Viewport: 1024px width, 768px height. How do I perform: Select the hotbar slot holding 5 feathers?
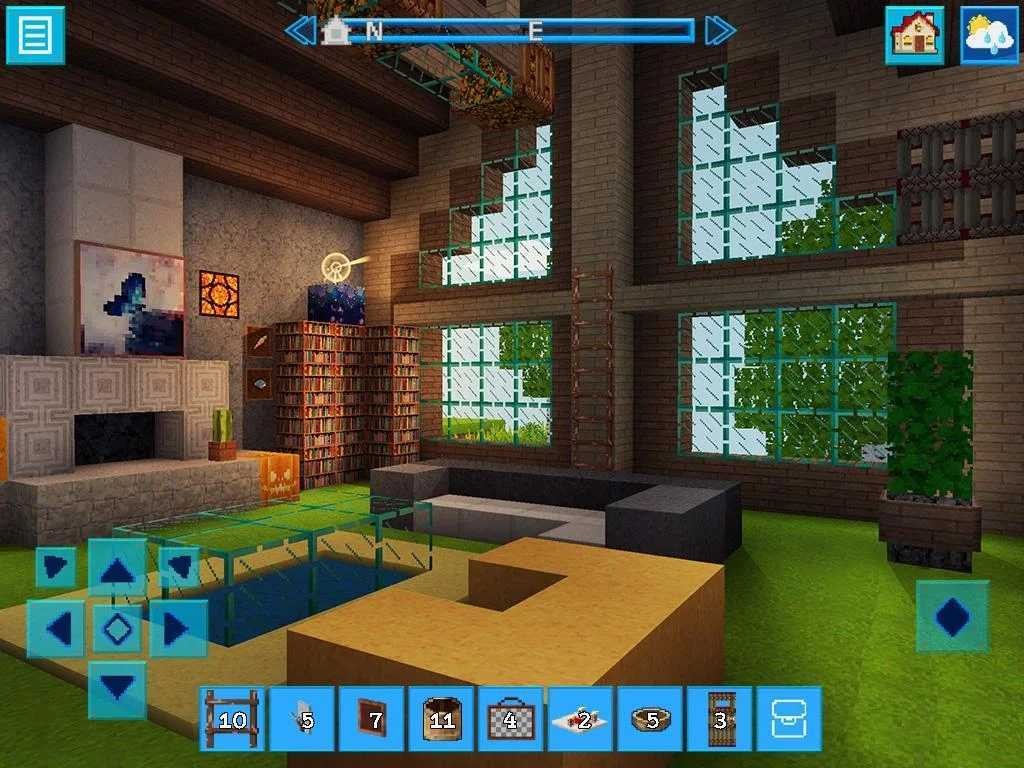302,718
